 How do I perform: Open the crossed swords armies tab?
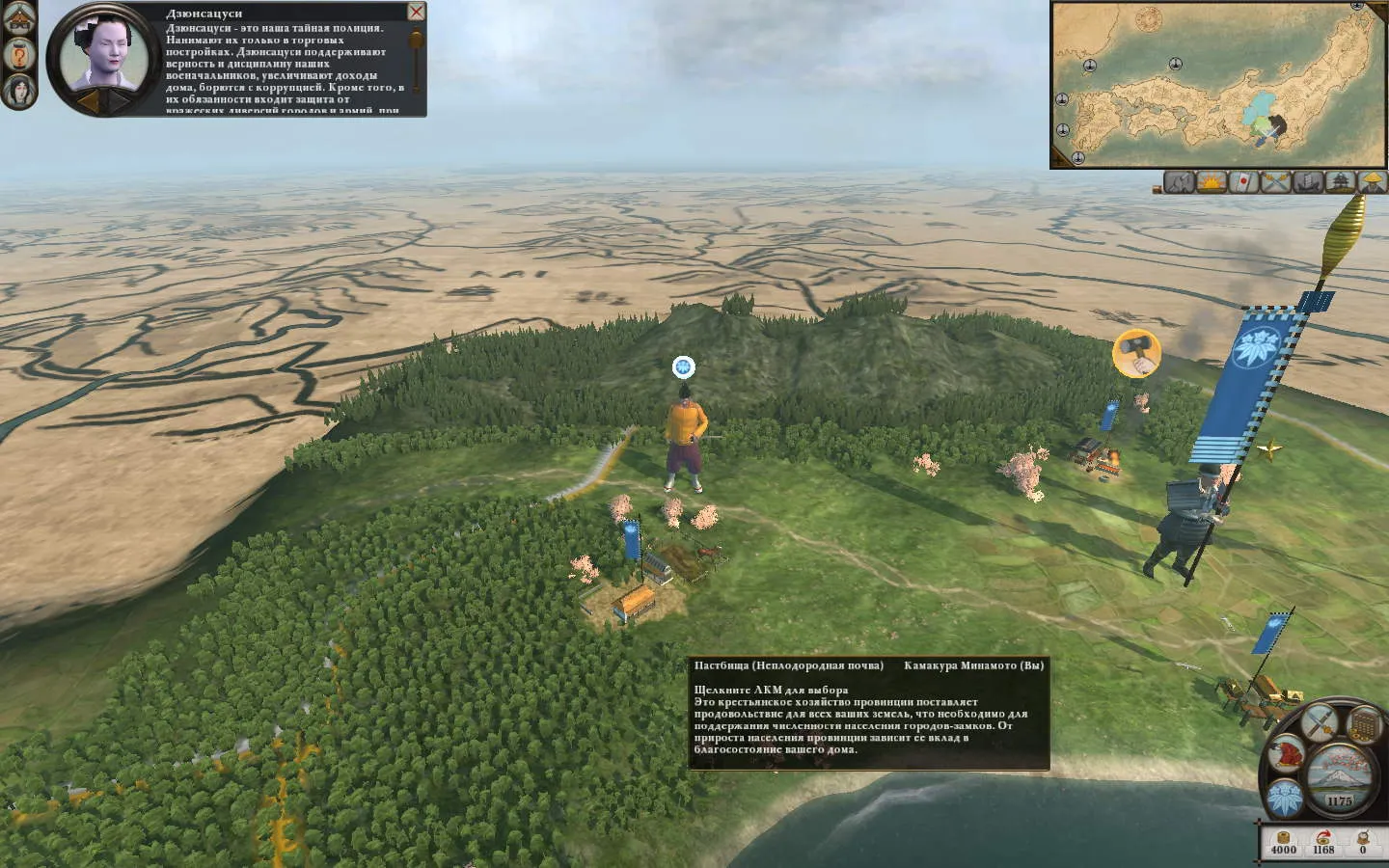tap(1275, 181)
